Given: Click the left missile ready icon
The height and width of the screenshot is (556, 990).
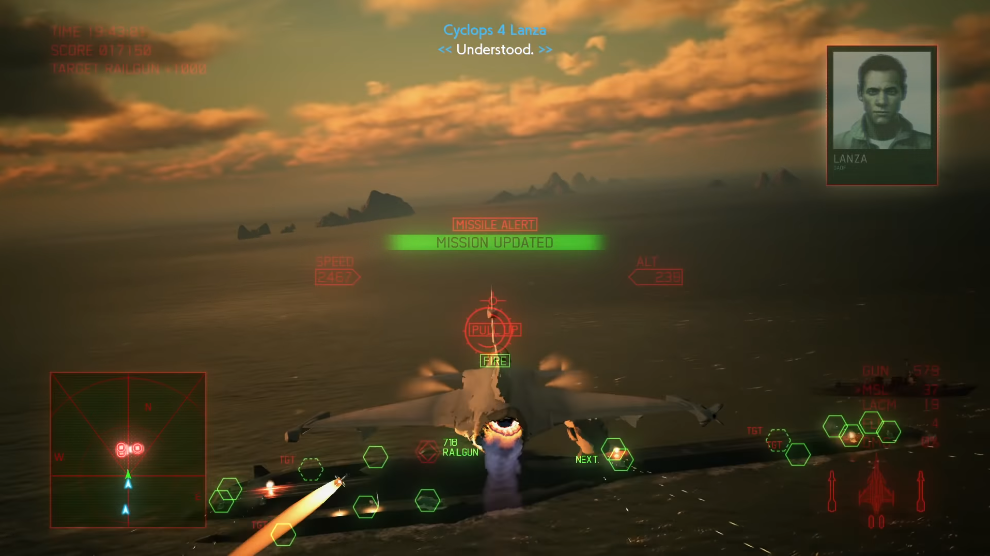Looking at the screenshot, I should [x=832, y=492].
